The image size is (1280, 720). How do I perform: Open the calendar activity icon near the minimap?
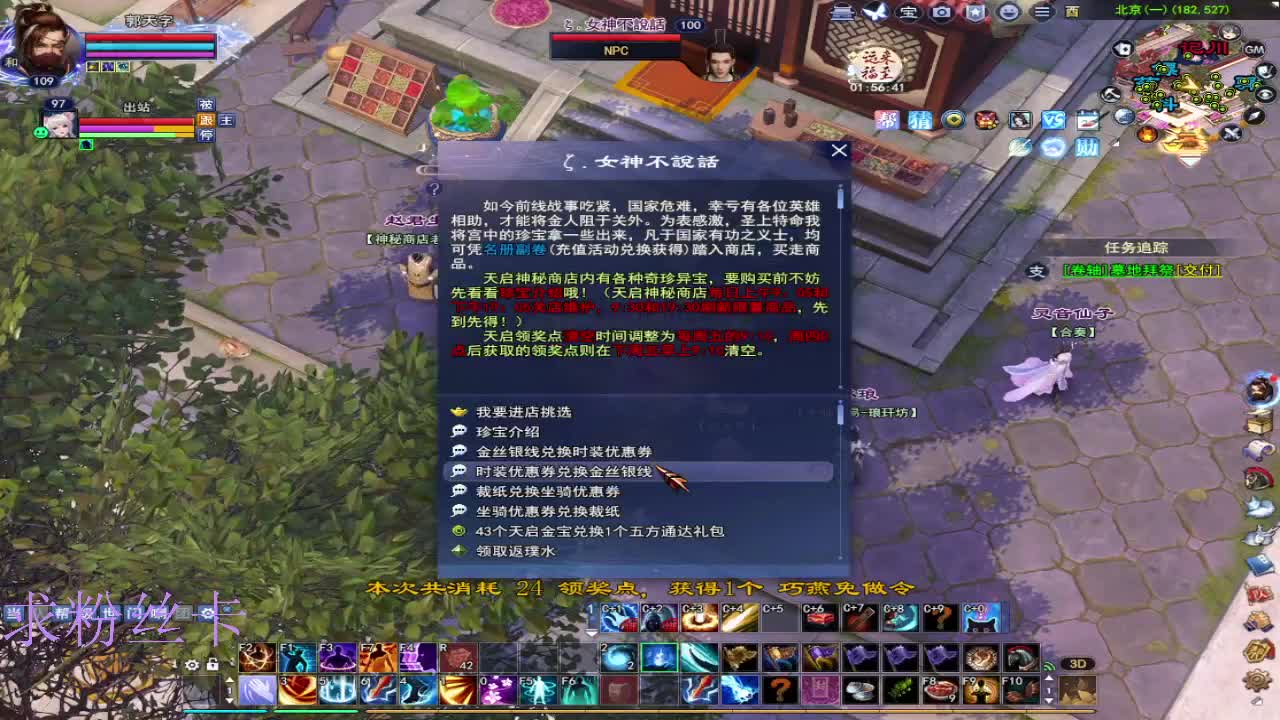point(1088,120)
